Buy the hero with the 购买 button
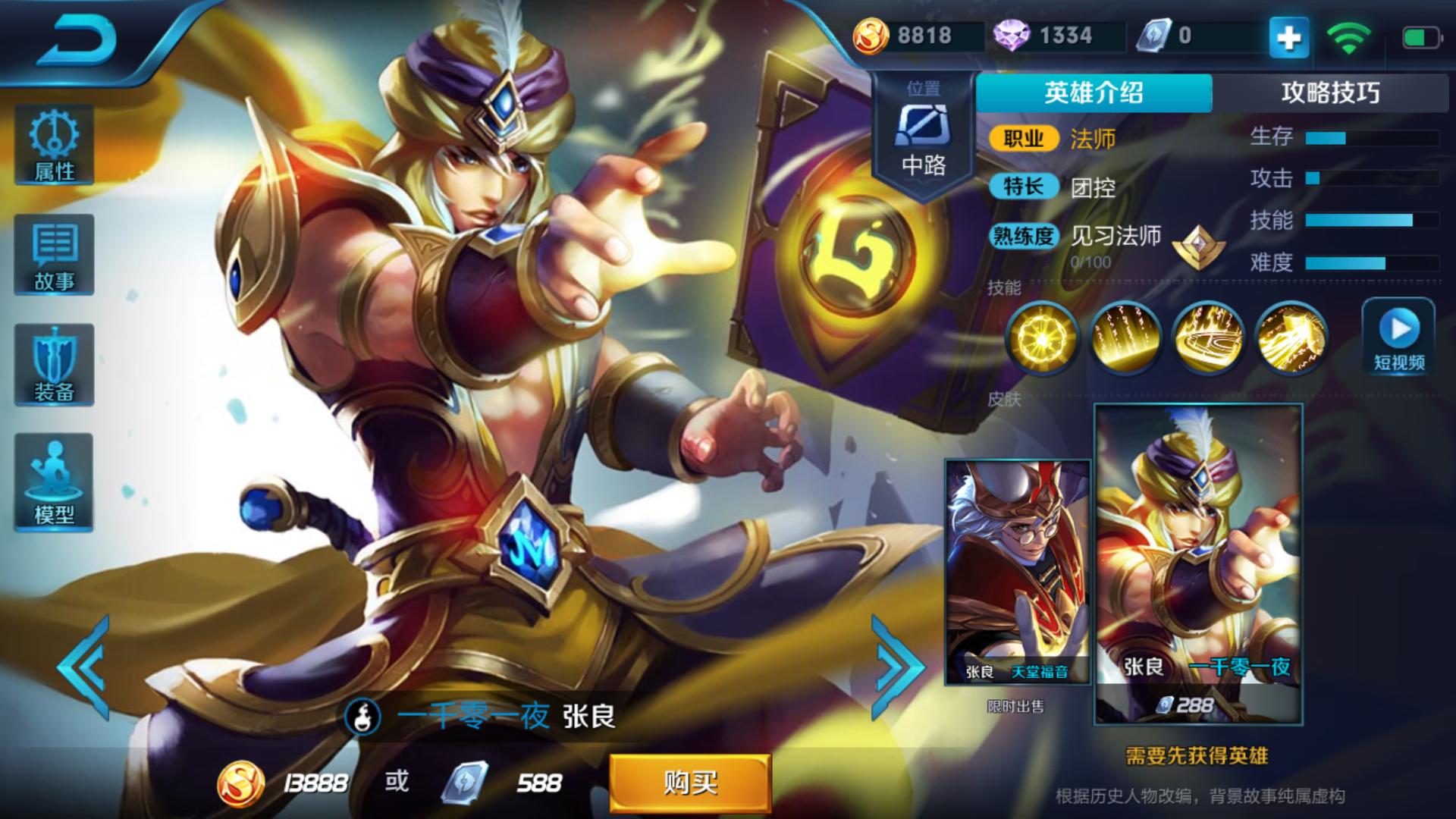The width and height of the screenshot is (1456, 819). [690, 783]
